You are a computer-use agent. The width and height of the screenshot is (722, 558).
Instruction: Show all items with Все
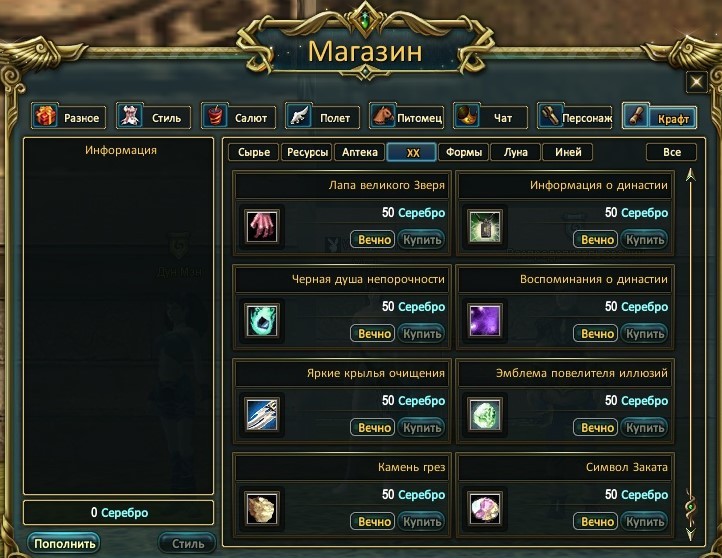coord(671,153)
